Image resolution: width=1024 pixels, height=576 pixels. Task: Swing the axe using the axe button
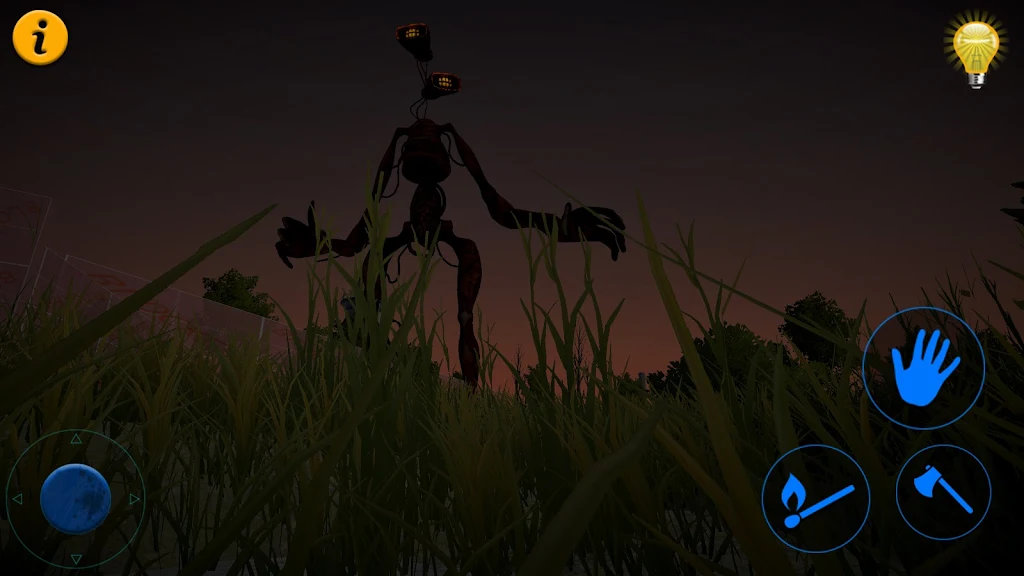pos(943,492)
